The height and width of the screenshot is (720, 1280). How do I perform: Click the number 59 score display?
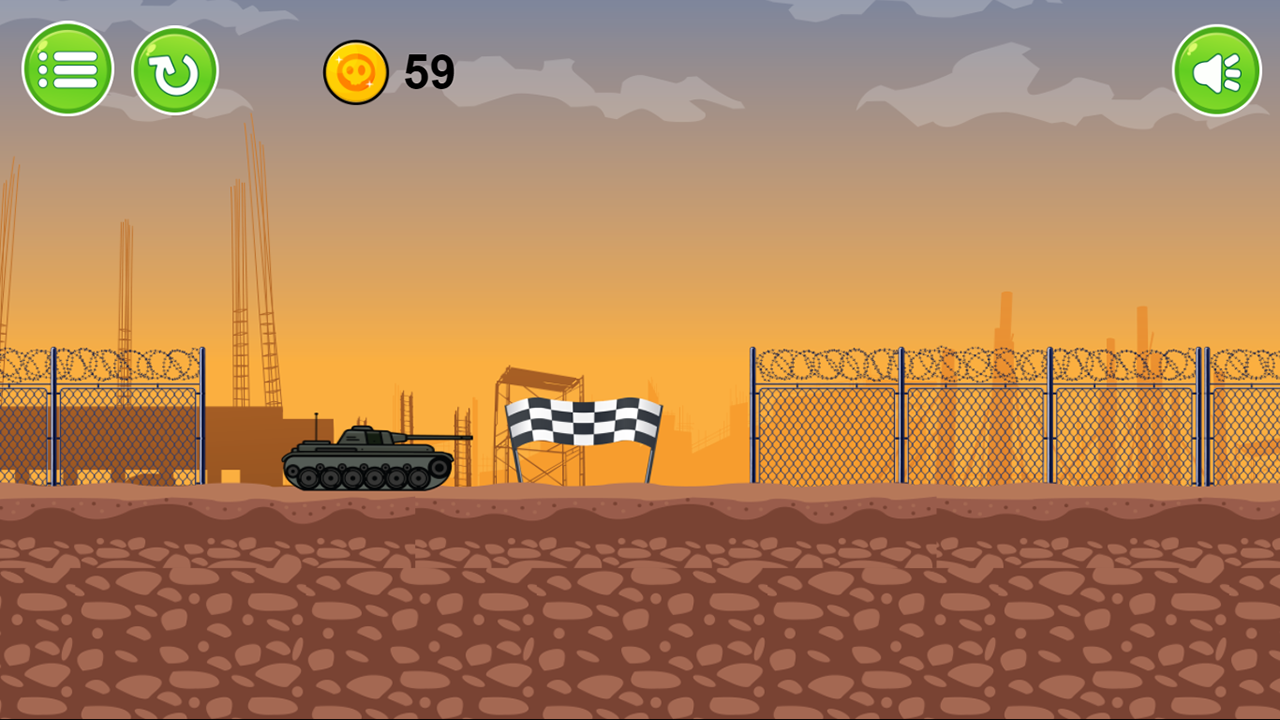428,71
